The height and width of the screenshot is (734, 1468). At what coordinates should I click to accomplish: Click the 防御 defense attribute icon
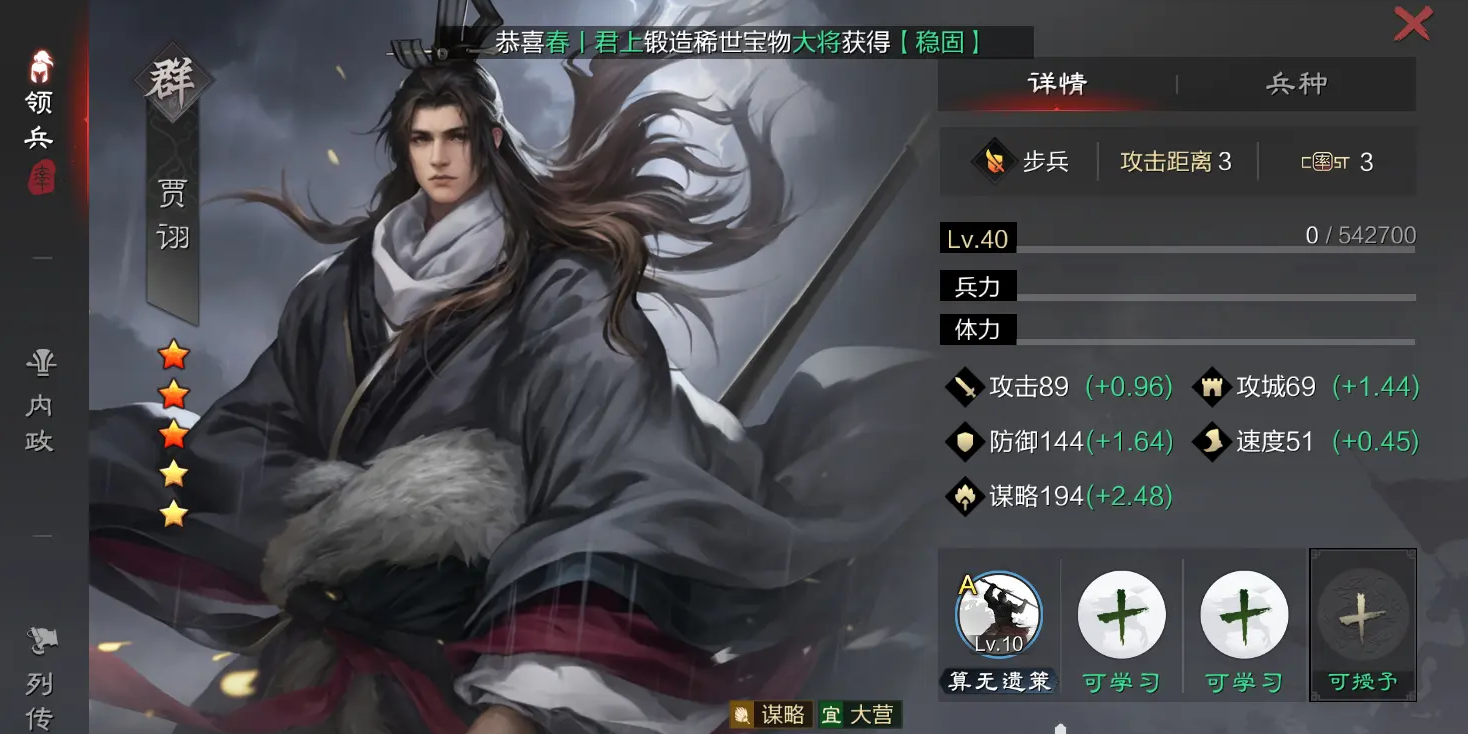[963, 441]
